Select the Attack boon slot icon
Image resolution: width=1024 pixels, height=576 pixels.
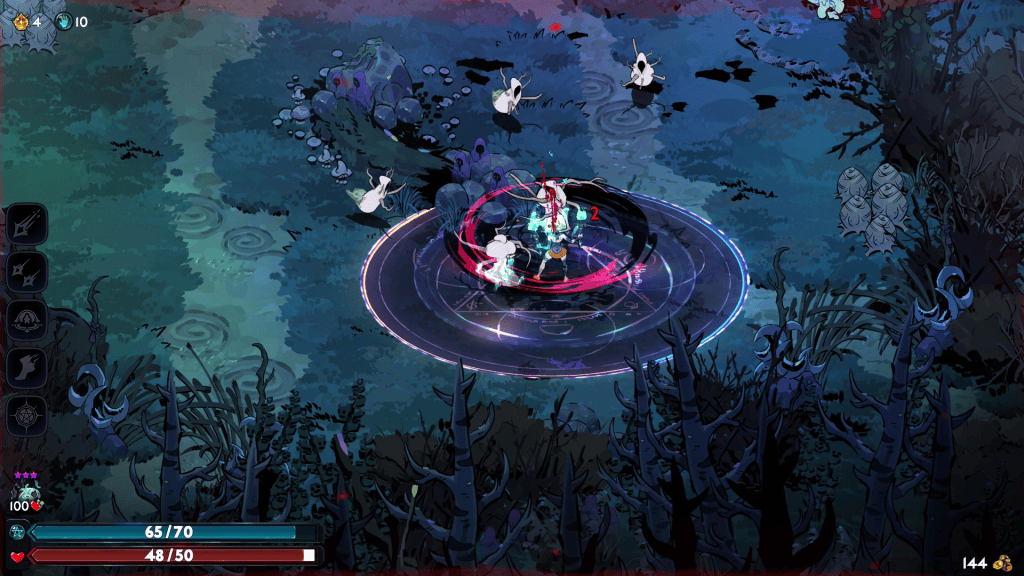(x=27, y=224)
